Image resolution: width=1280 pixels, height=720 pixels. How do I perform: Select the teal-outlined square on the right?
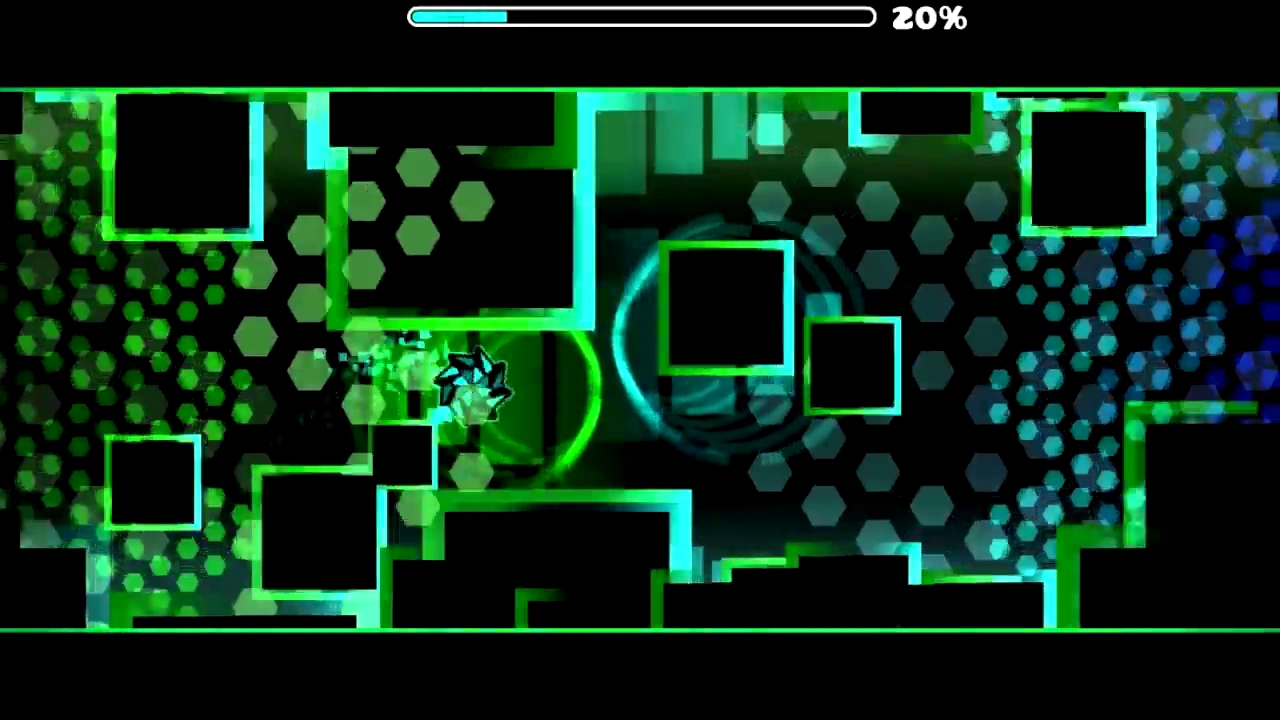(852, 365)
